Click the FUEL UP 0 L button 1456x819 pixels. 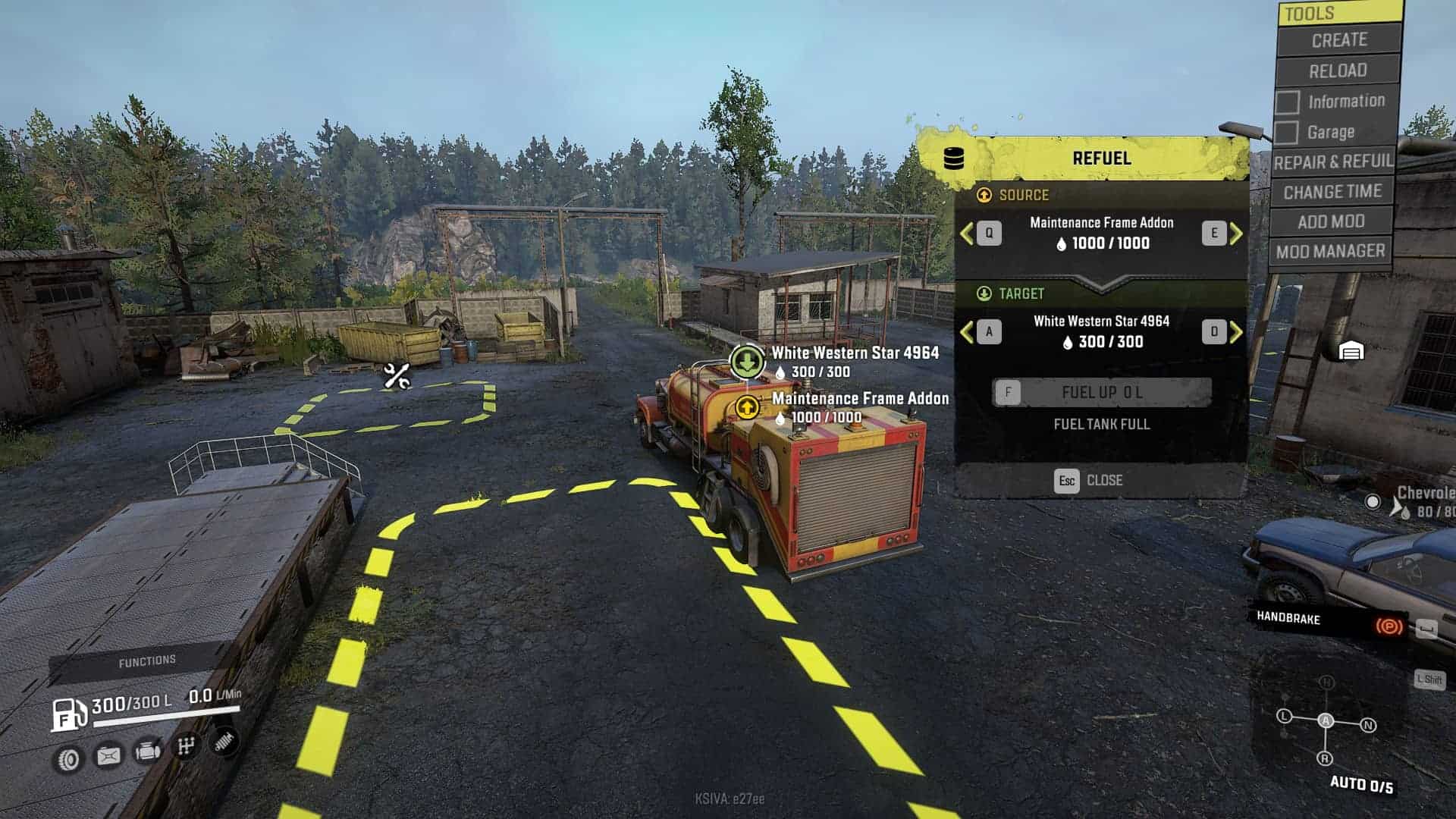click(x=1101, y=392)
